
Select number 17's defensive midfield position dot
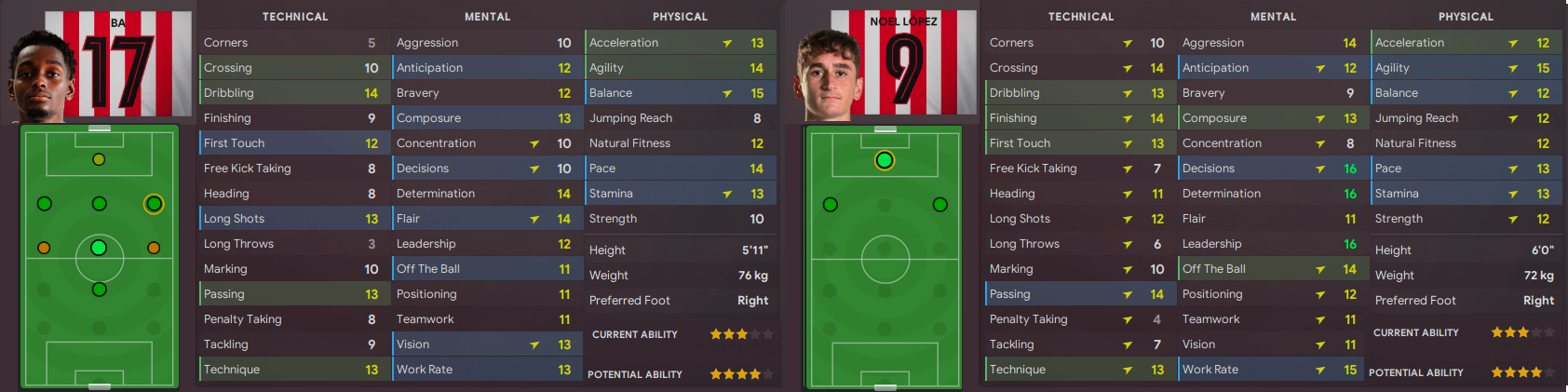coord(99,290)
